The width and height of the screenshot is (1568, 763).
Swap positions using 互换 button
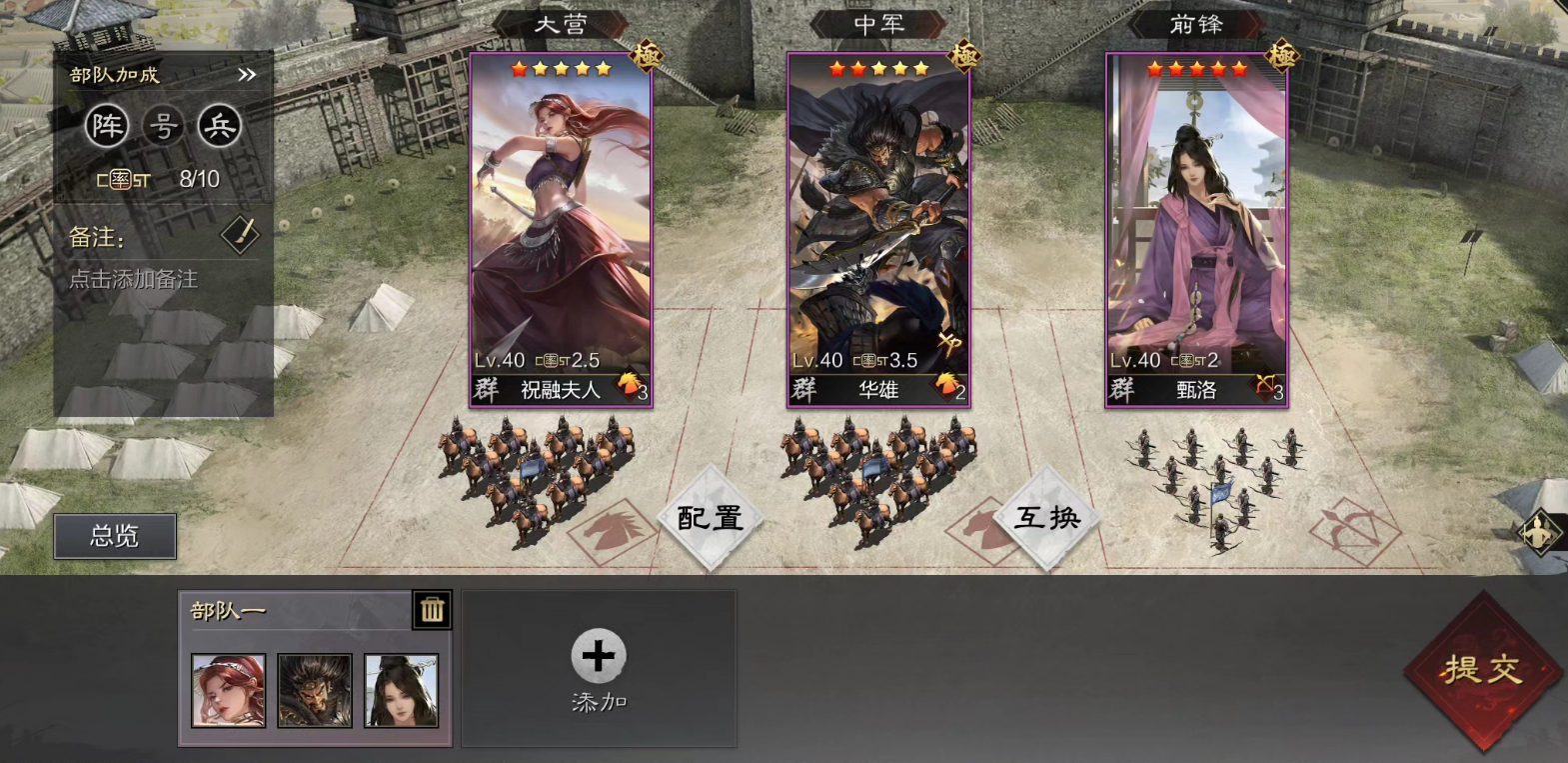coord(1047,517)
